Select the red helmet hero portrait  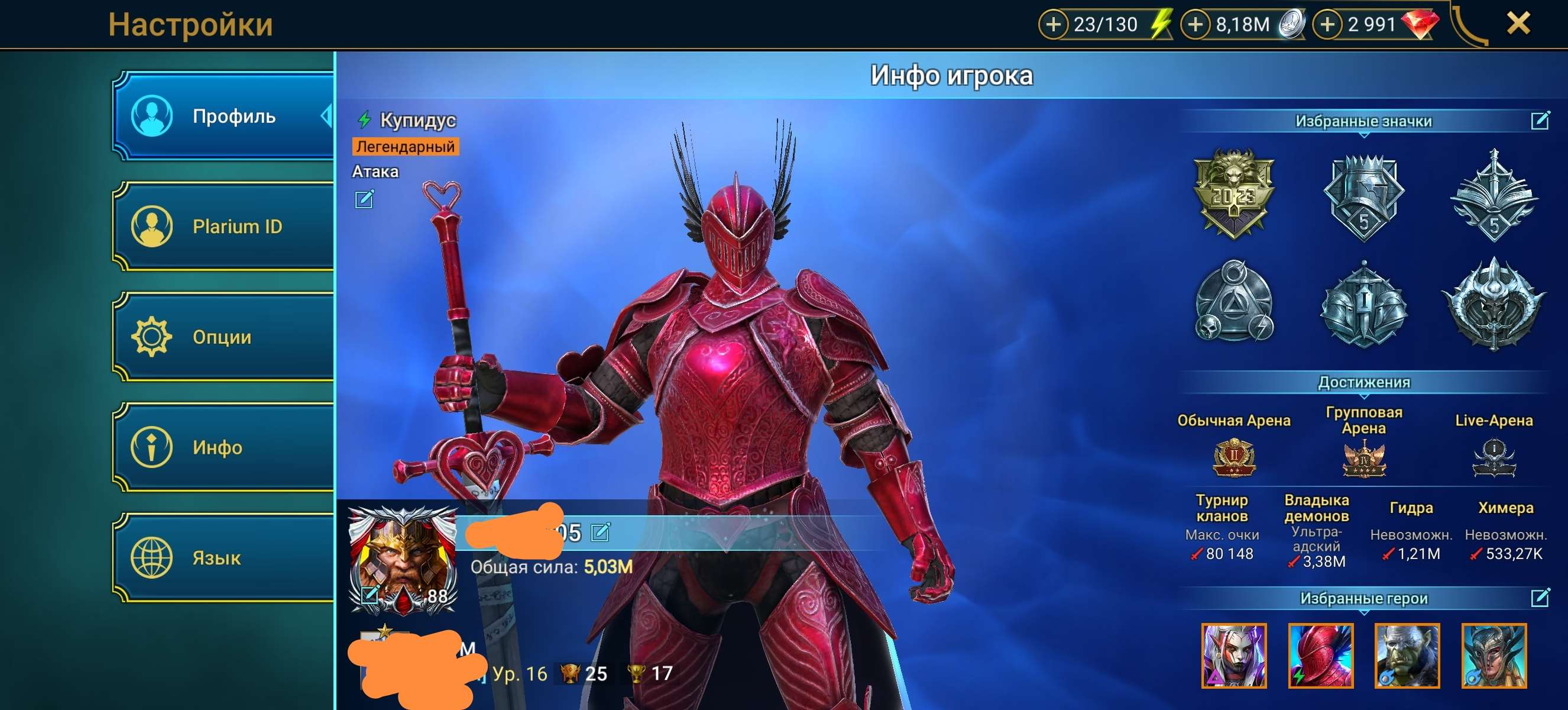[1320, 656]
